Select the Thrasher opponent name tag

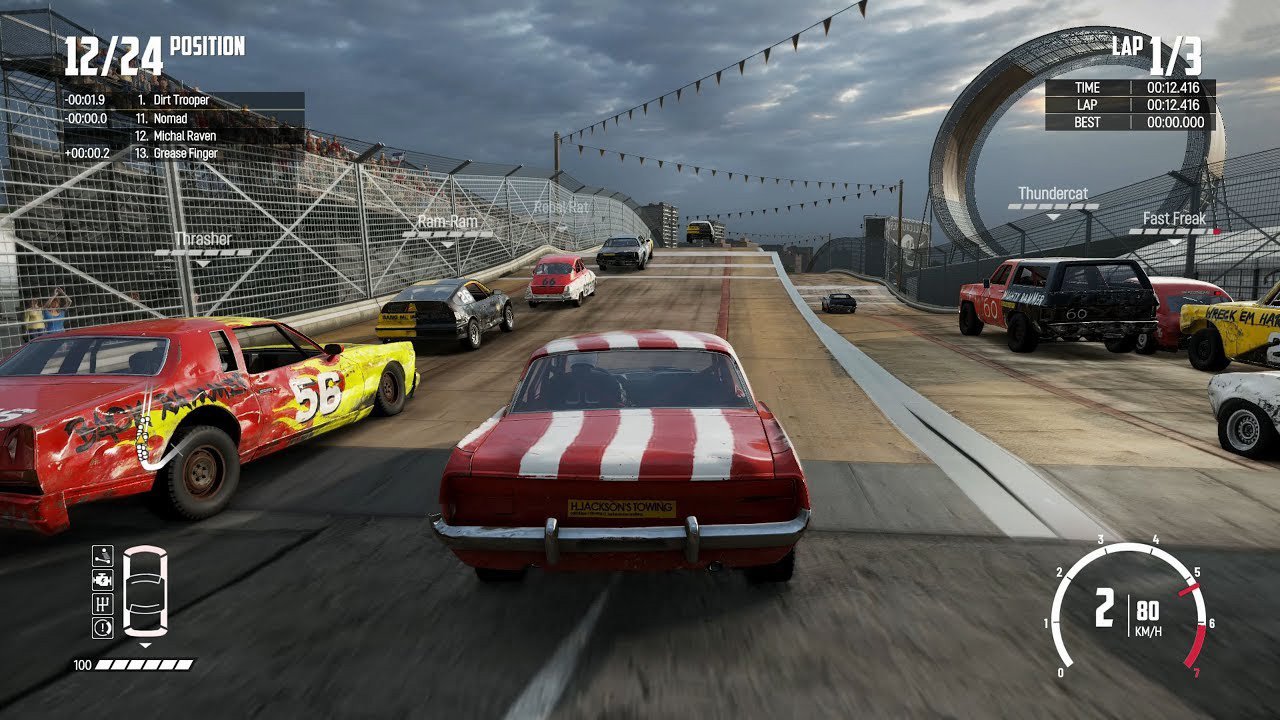(x=203, y=240)
